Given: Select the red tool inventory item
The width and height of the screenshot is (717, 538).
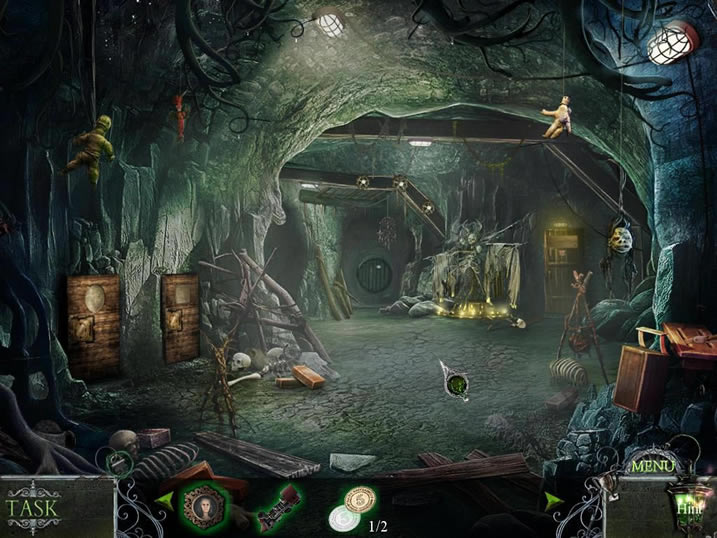Looking at the screenshot, I should click(278, 504).
